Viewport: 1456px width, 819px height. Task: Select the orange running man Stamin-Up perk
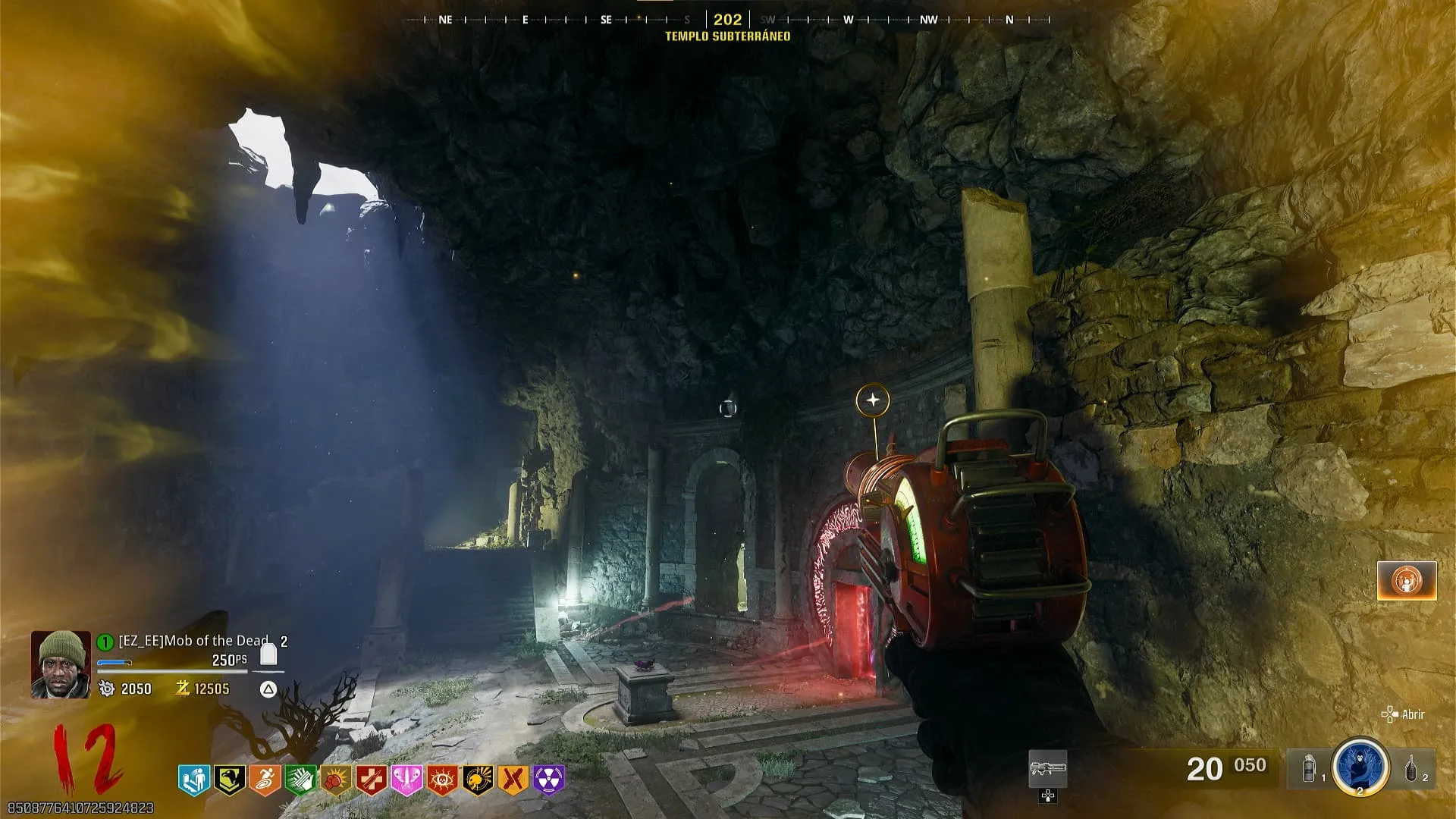[x=265, y=780]
